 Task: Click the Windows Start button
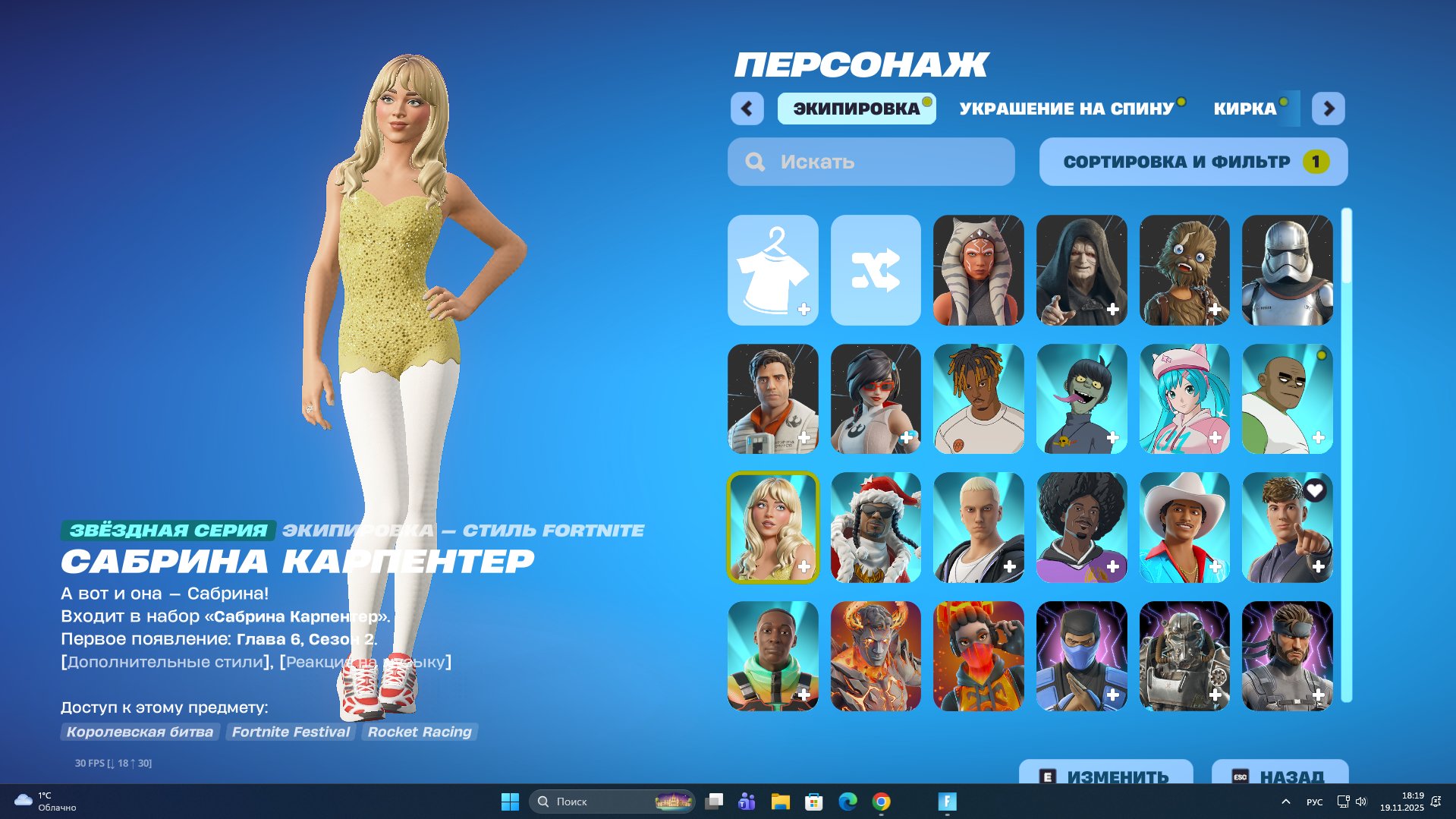(x=509, y=802)
